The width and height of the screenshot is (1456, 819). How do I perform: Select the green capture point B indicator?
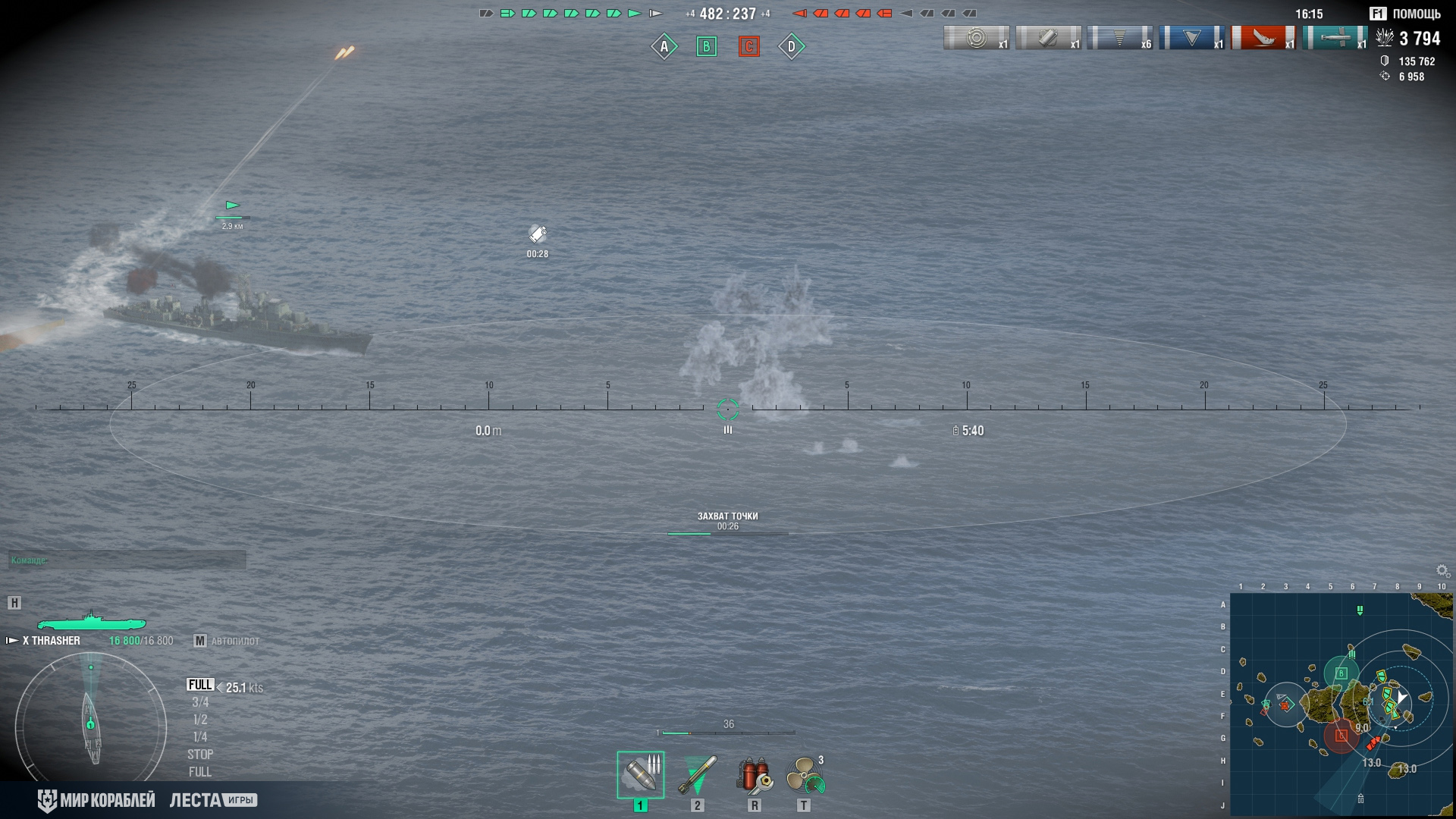(707, 47)
